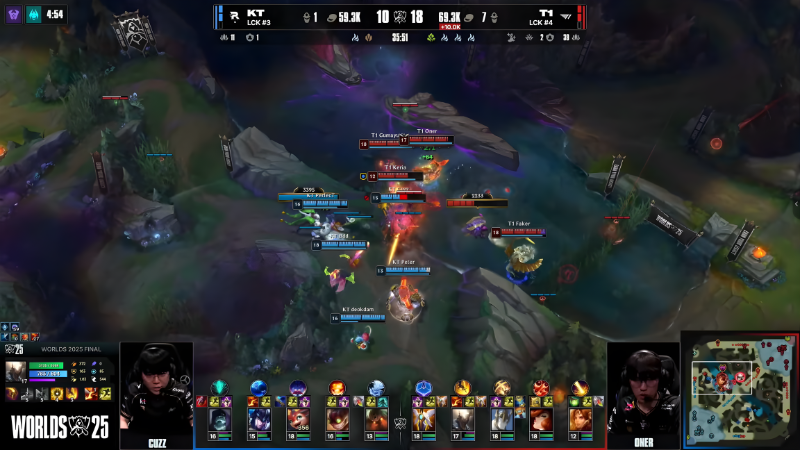This screenshot has width=800, height=450.
Task: Click the purple buff icon beside the 4:54 timer
Action: click(x=14, y=14)
